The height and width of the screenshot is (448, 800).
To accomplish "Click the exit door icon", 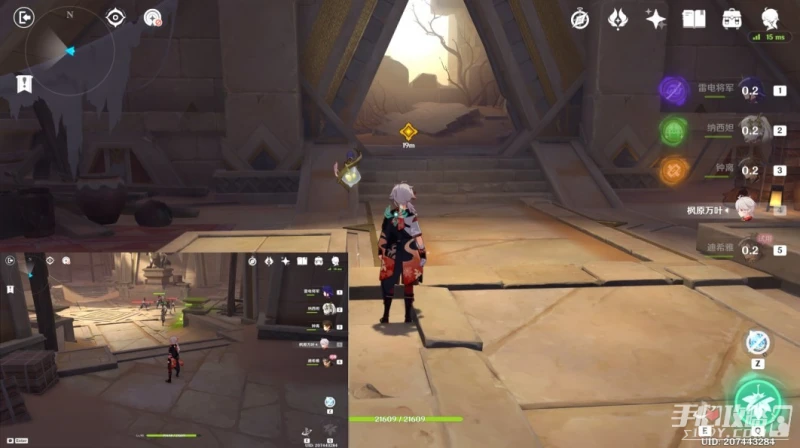I will click(x=24, y=17).
